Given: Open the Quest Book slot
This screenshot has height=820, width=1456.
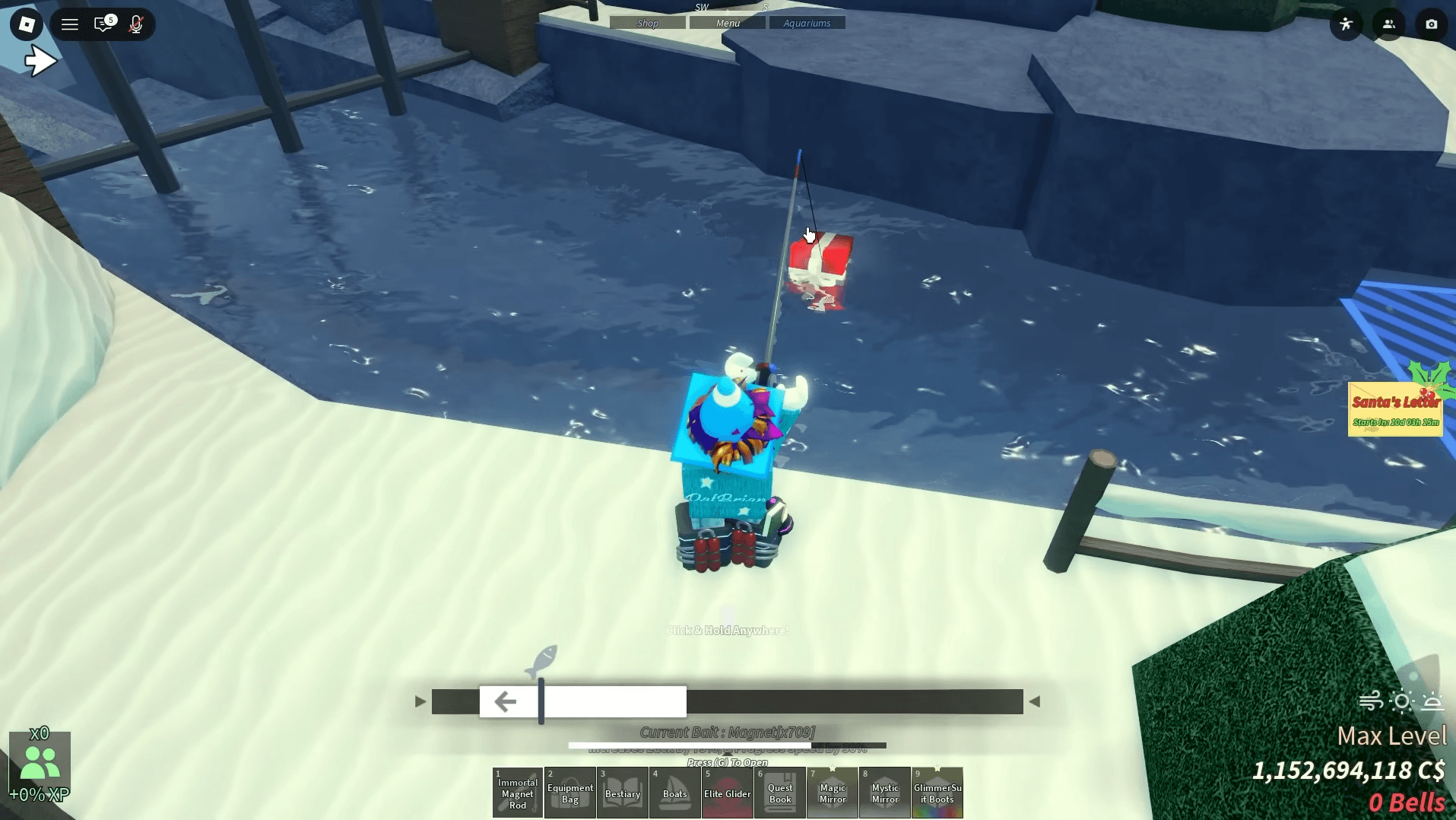Looking at the screenshot, I should 780,793.
